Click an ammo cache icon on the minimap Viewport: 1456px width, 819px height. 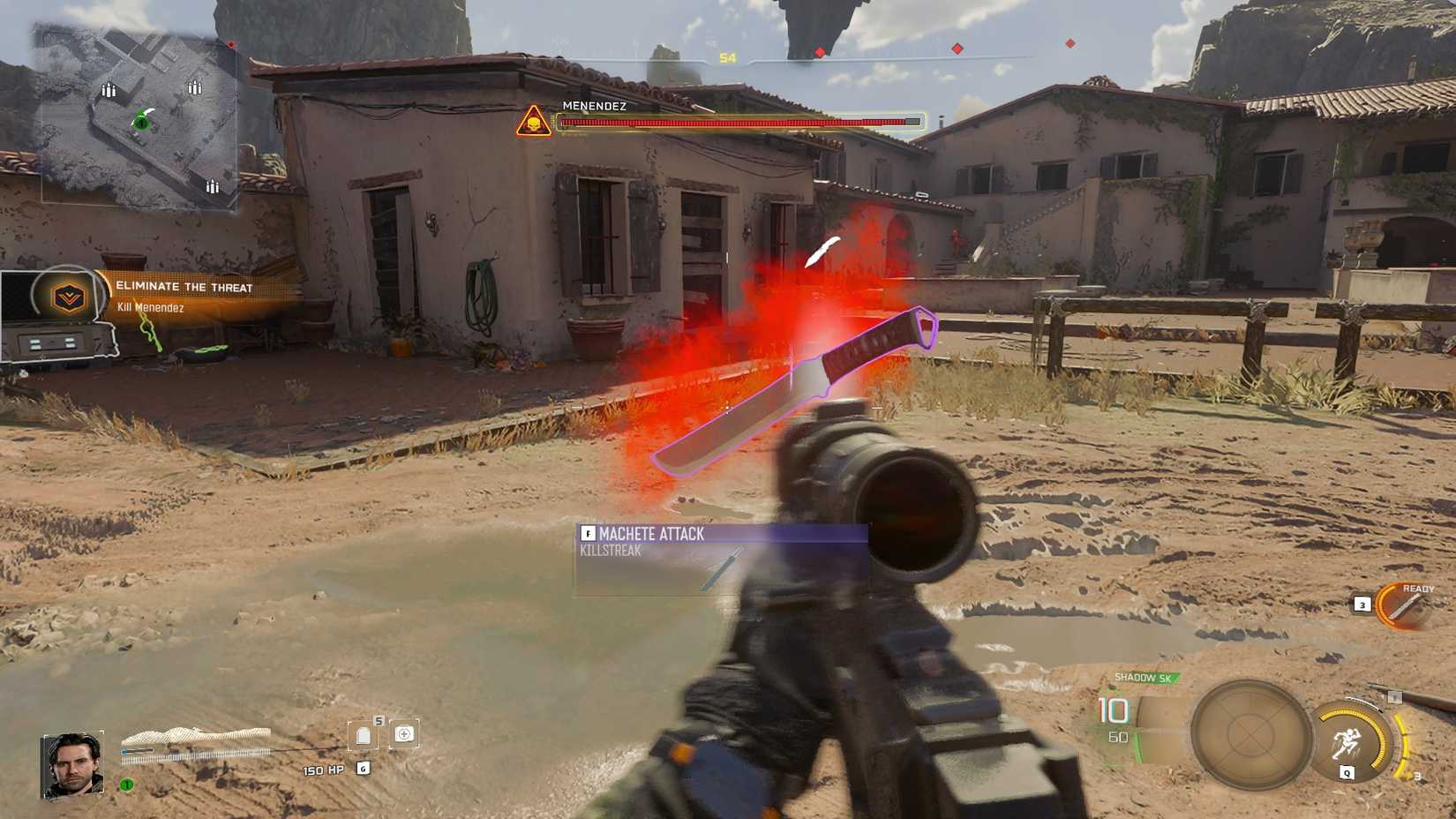[108, 88]
